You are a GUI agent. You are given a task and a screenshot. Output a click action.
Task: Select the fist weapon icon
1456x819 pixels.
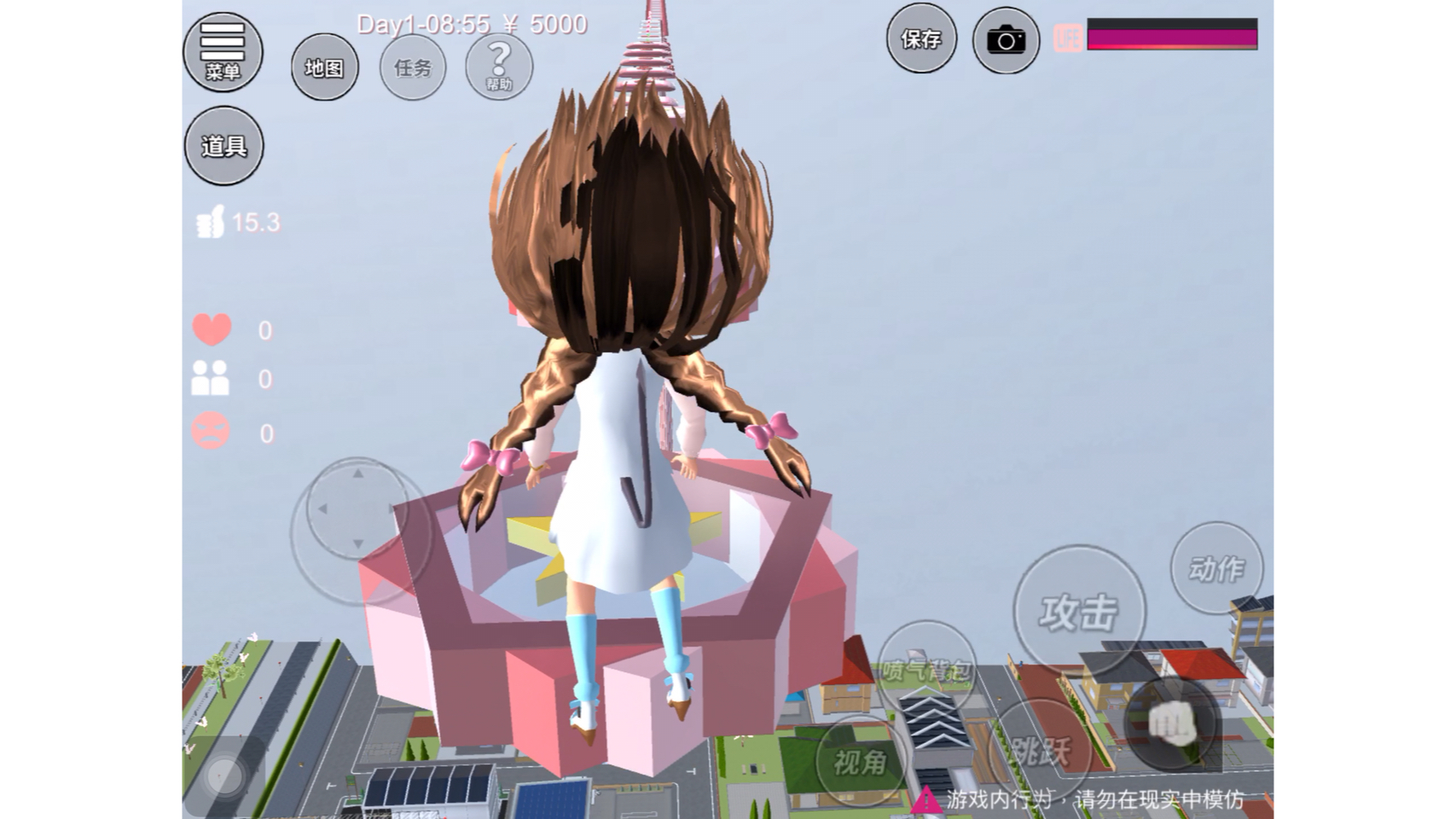coord(1172,724)
